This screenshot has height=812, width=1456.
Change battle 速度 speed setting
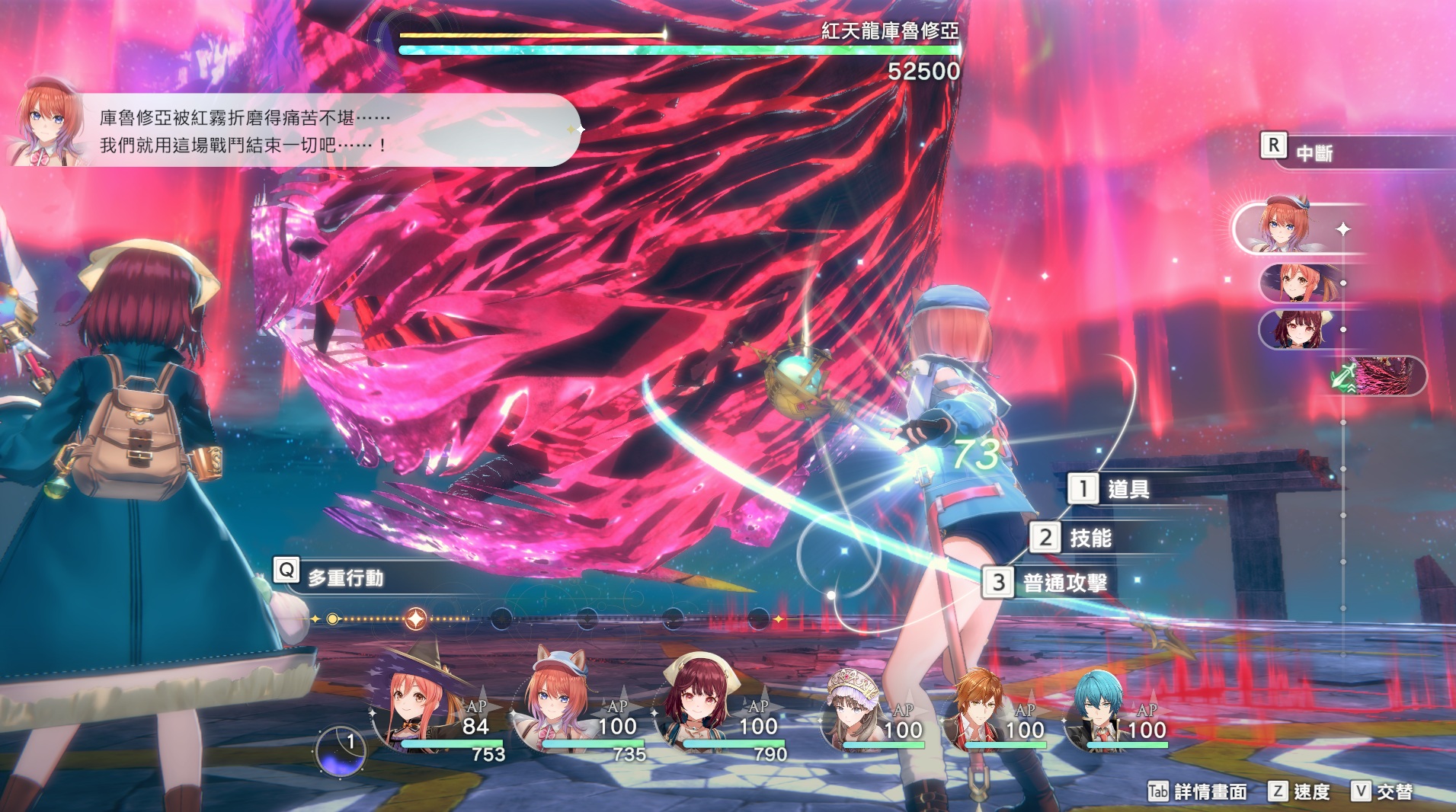pos(1309,792)
